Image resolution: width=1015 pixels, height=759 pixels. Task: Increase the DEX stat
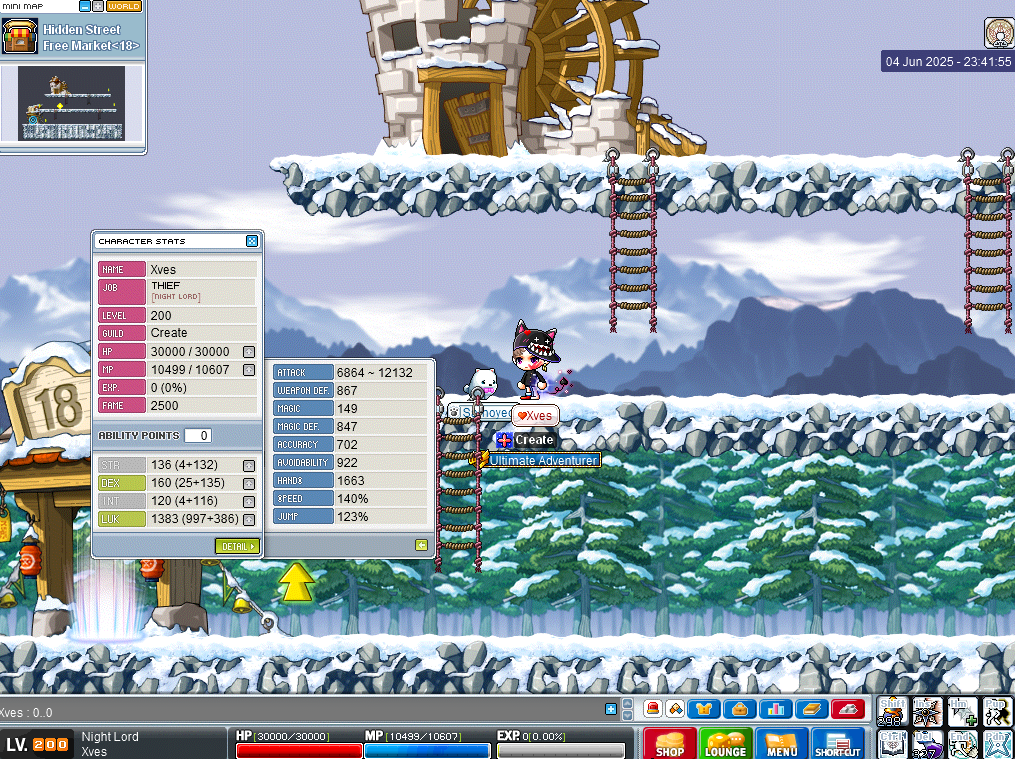[249, 483]
